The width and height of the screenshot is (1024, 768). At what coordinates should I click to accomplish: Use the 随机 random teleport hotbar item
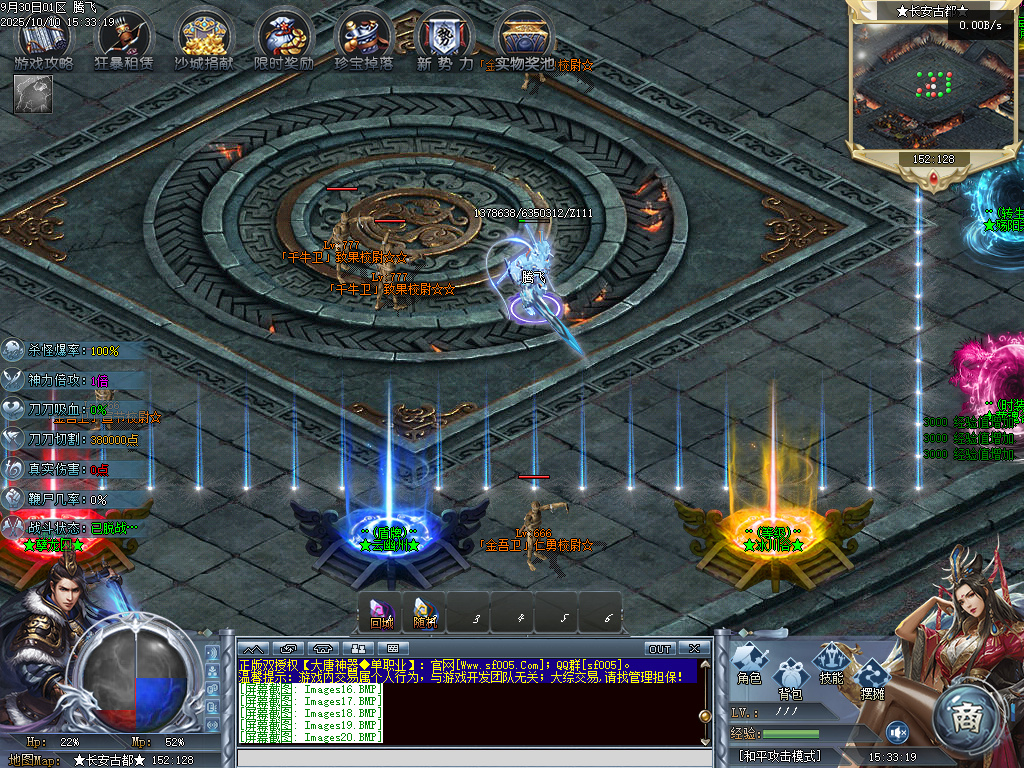[425, 612]
